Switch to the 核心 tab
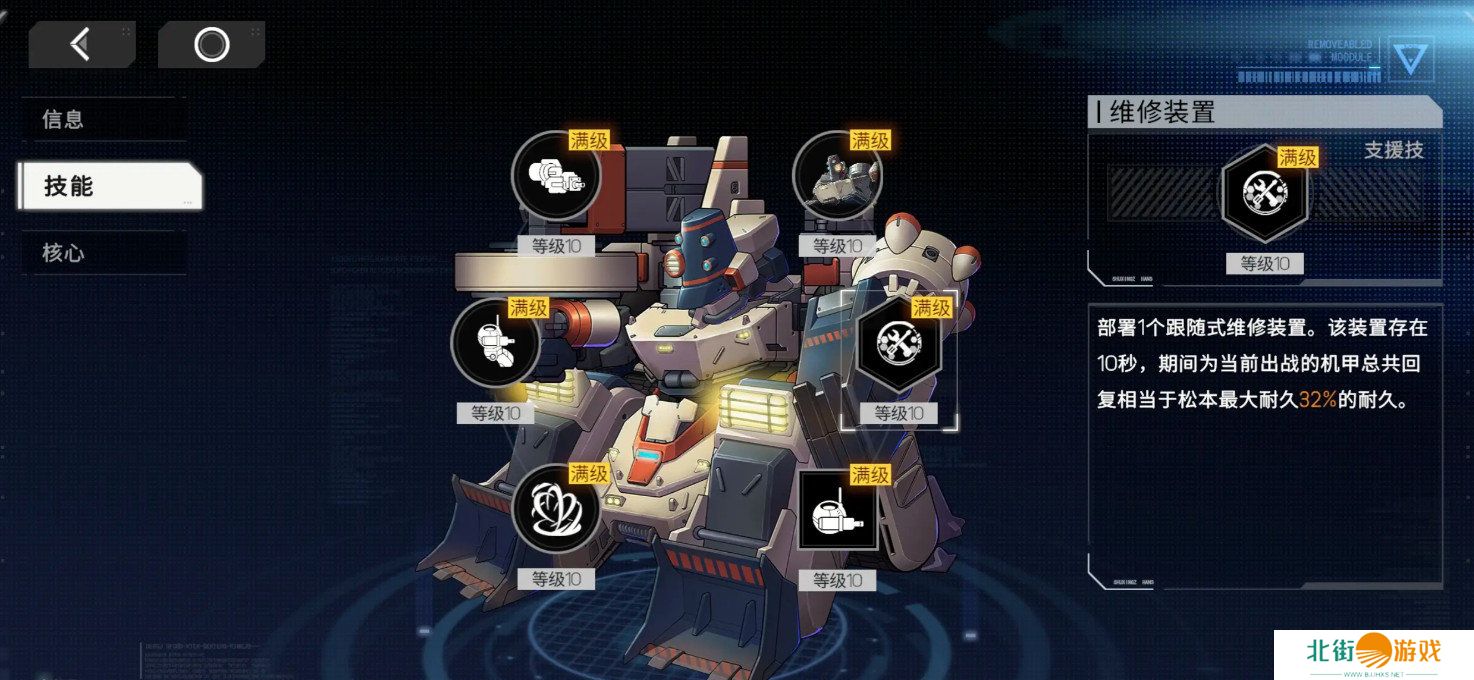This screenshot has width=1474, height=680. coord(103,253)
